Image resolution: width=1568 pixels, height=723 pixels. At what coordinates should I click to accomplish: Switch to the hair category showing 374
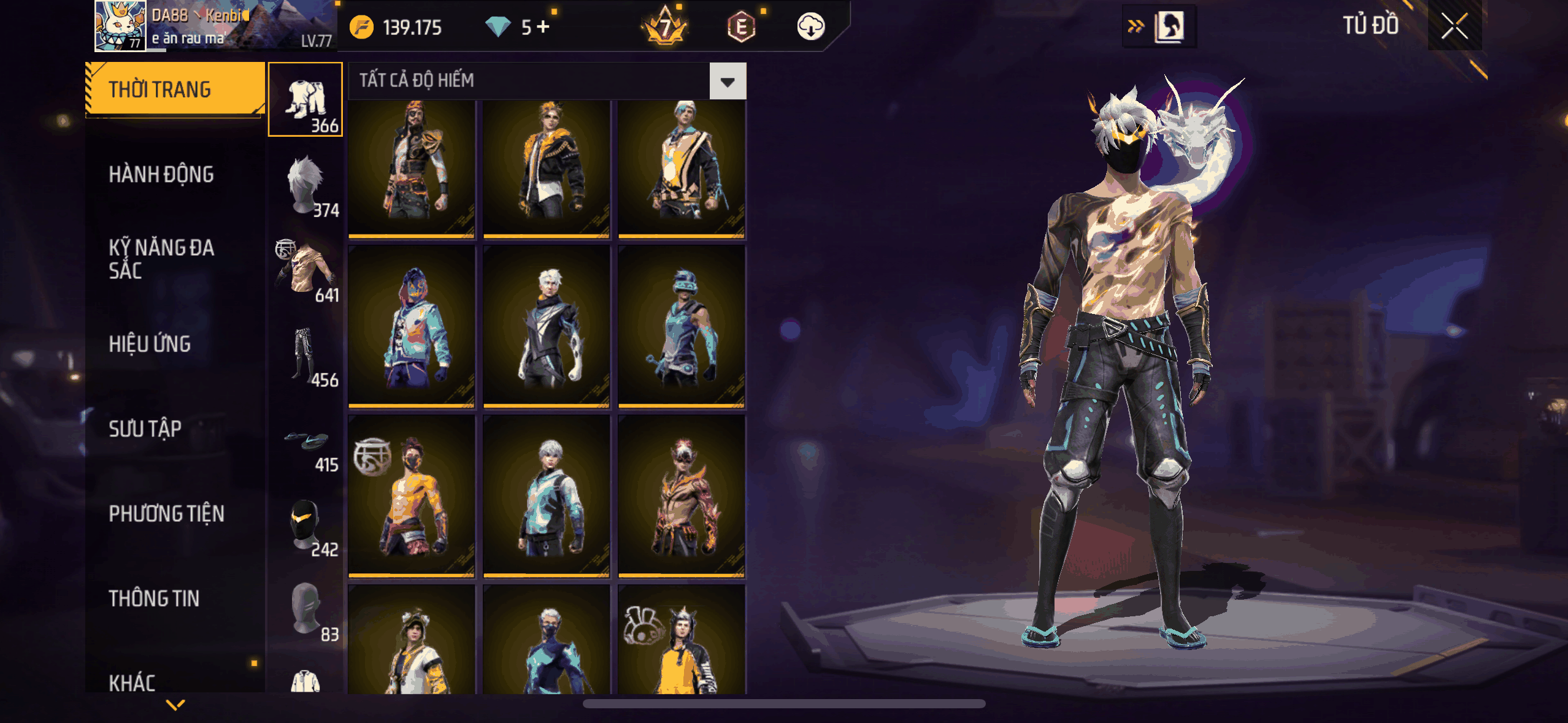[306, 185]
